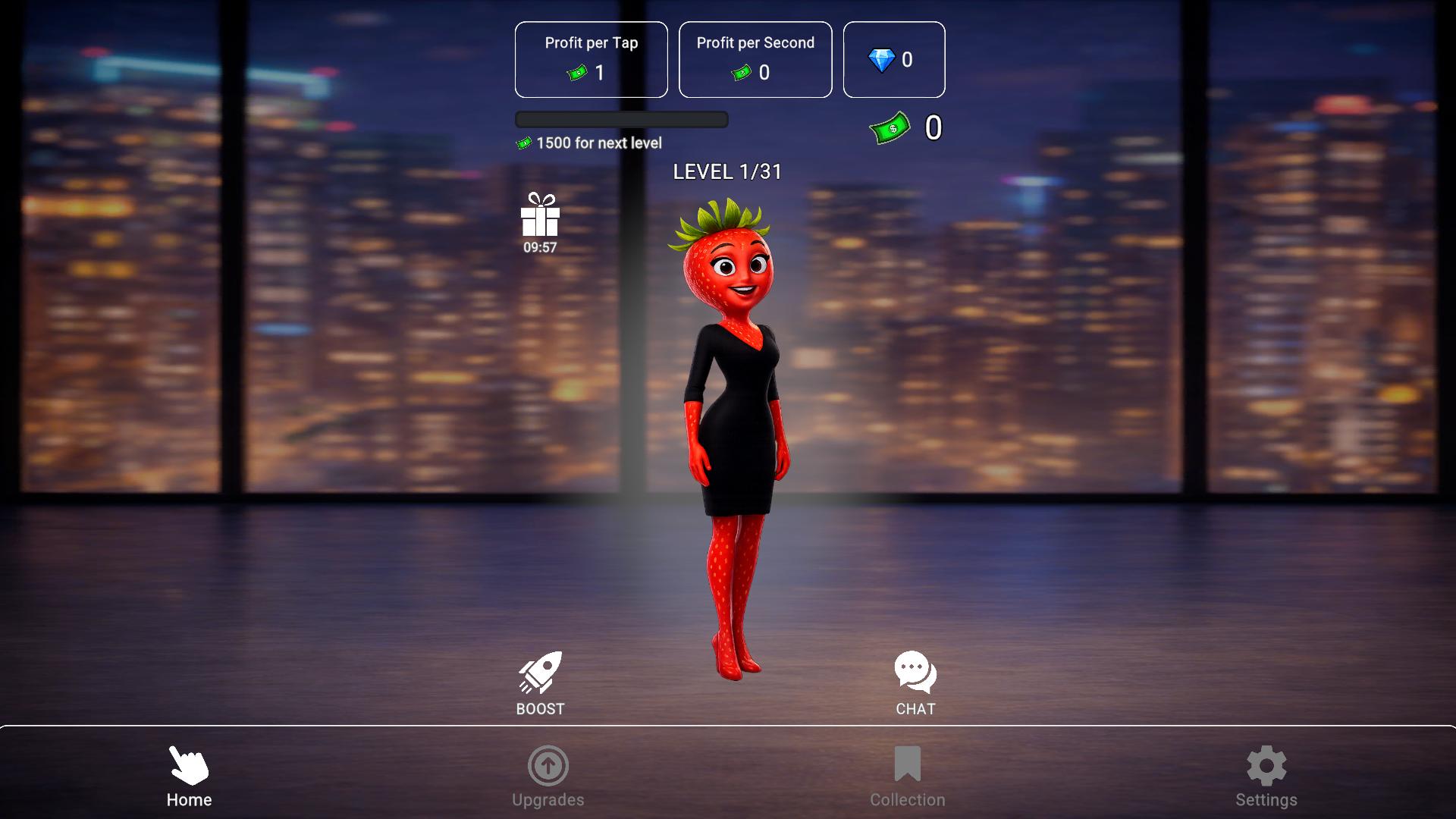
Task: Click the rocket icon above BOOST label
Action: point(541,670)
